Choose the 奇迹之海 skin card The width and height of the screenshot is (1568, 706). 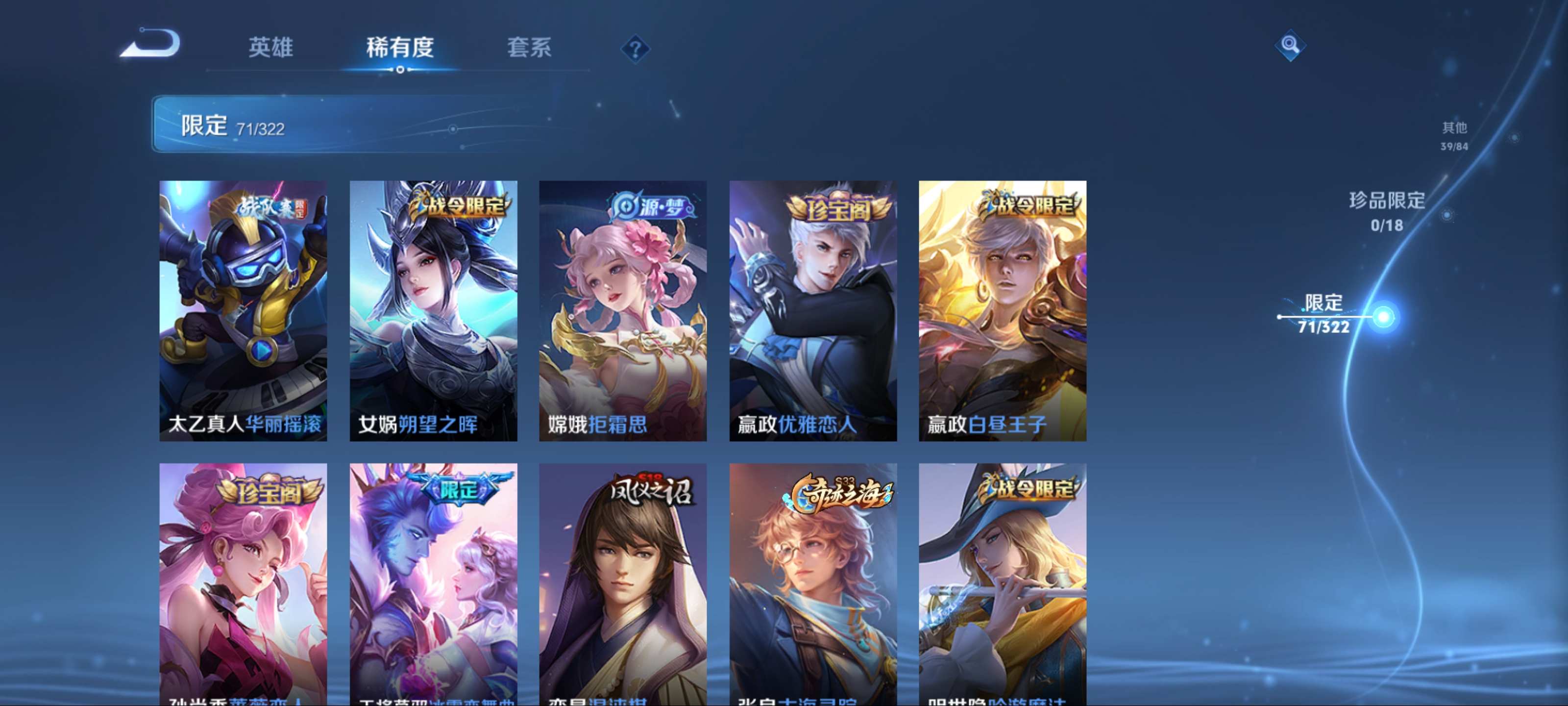tap(812, 585)
